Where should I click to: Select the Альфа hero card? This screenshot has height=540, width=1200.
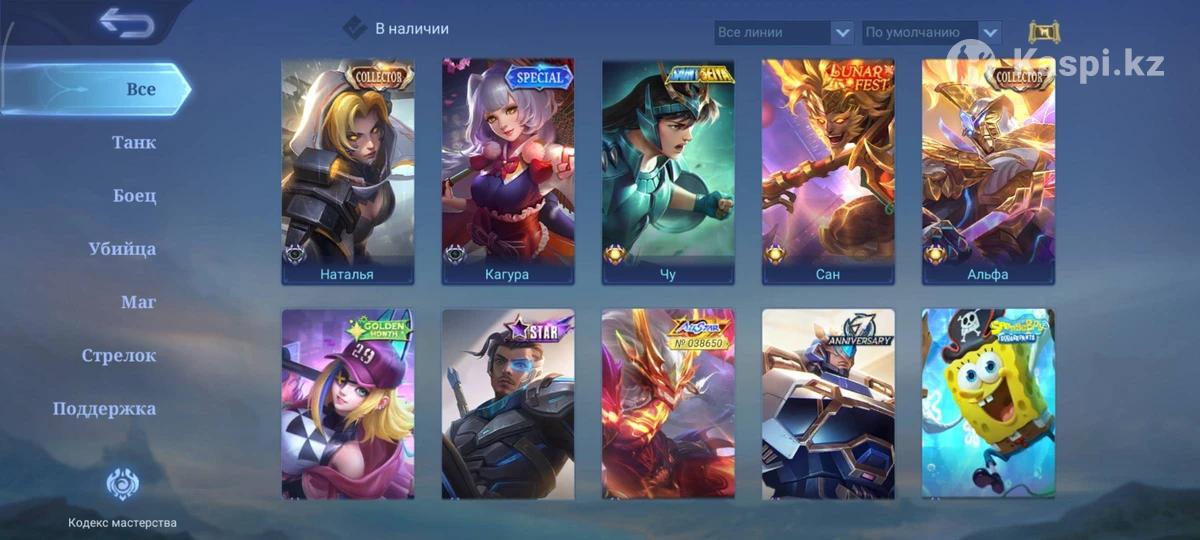tap(988, 171)
